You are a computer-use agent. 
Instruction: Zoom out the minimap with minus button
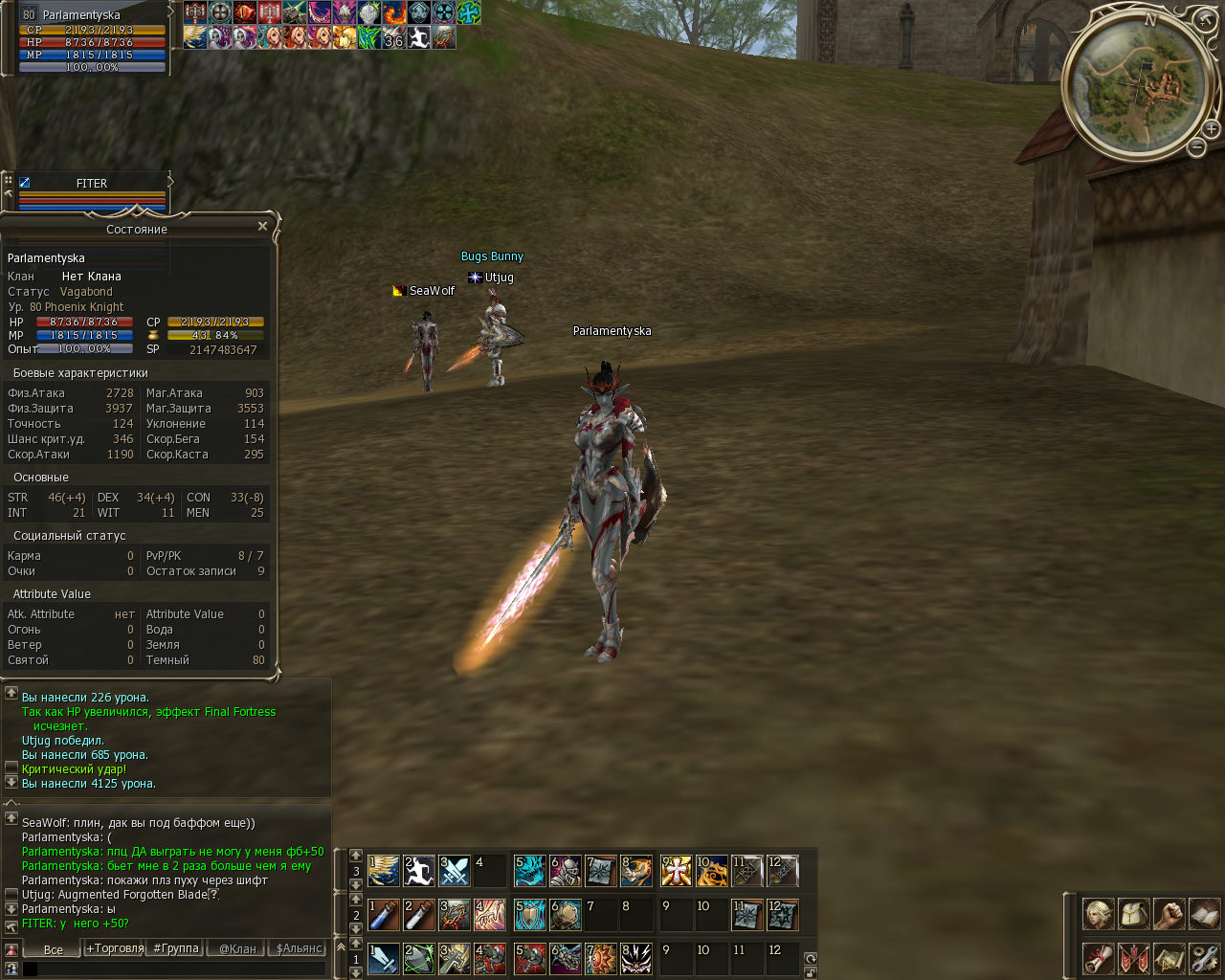click(1197, 147)
